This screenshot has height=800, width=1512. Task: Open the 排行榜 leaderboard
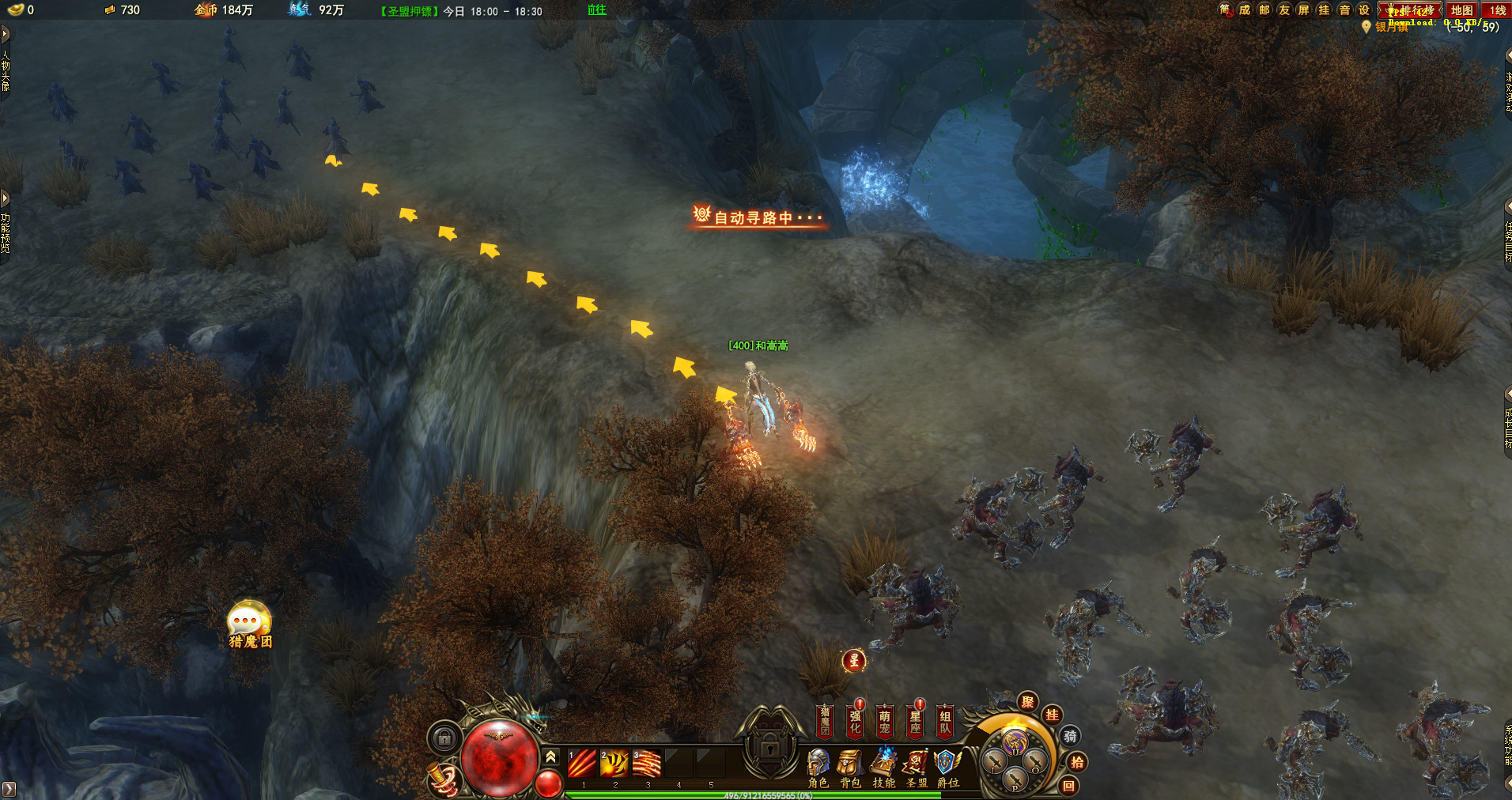(1411, 10)
